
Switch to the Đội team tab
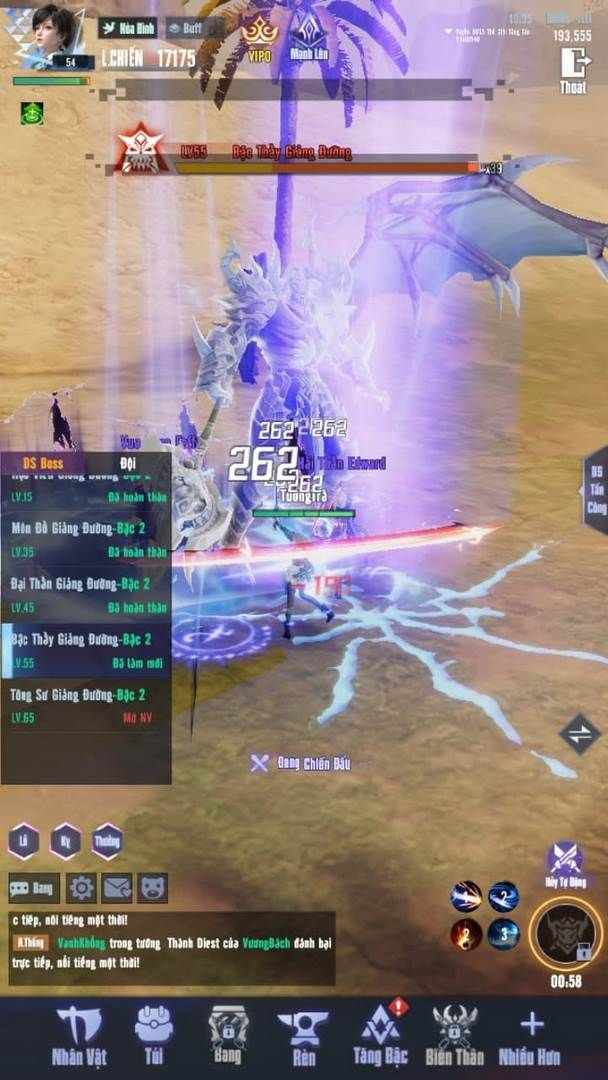coord(128,463)
